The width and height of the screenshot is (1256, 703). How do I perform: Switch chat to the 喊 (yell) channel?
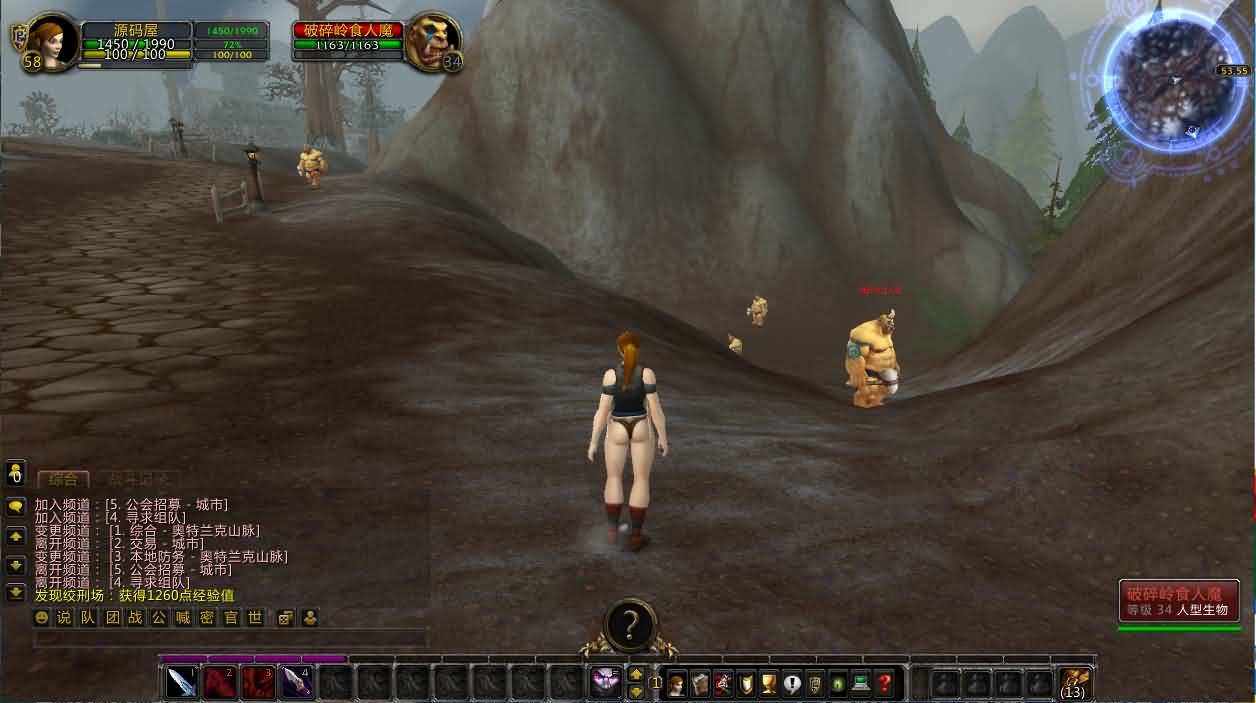[x=183, y=618]
